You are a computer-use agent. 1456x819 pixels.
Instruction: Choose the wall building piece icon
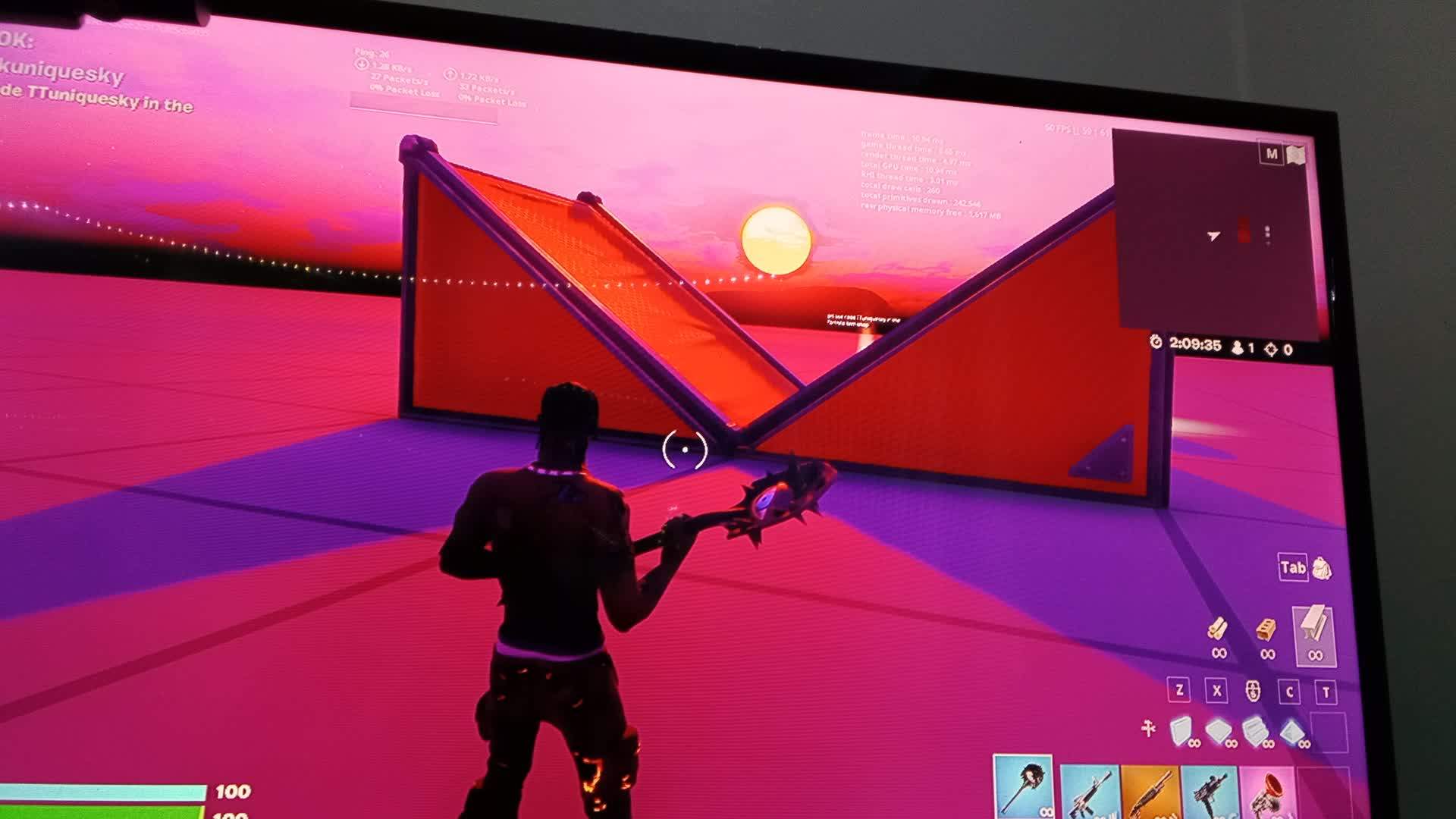pyautogui.click(x=1181, y=728)
